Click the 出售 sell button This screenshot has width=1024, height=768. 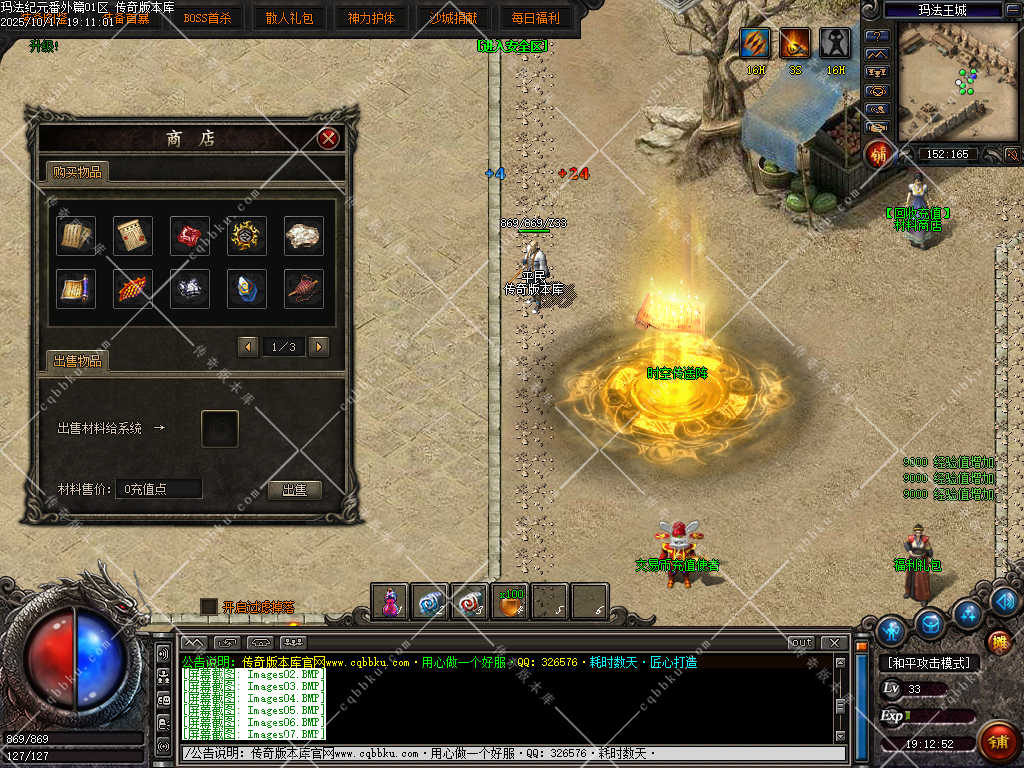coord(294,490)
